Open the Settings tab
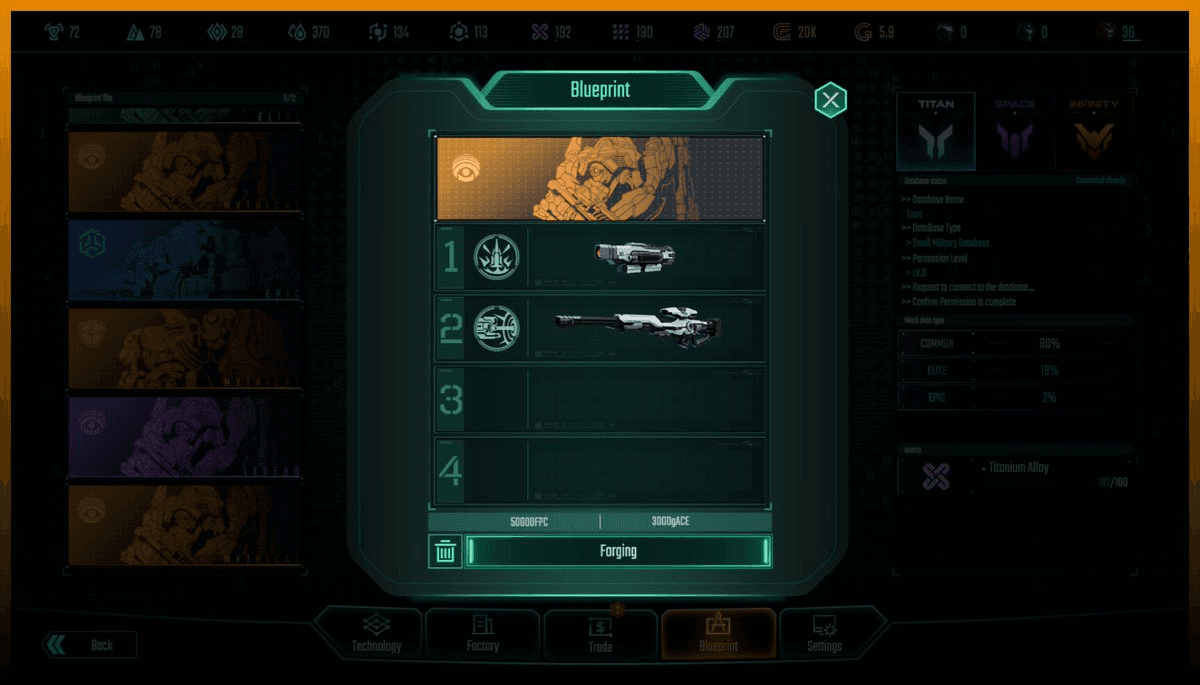This screenshot has width=1200, height=685. 825,634
